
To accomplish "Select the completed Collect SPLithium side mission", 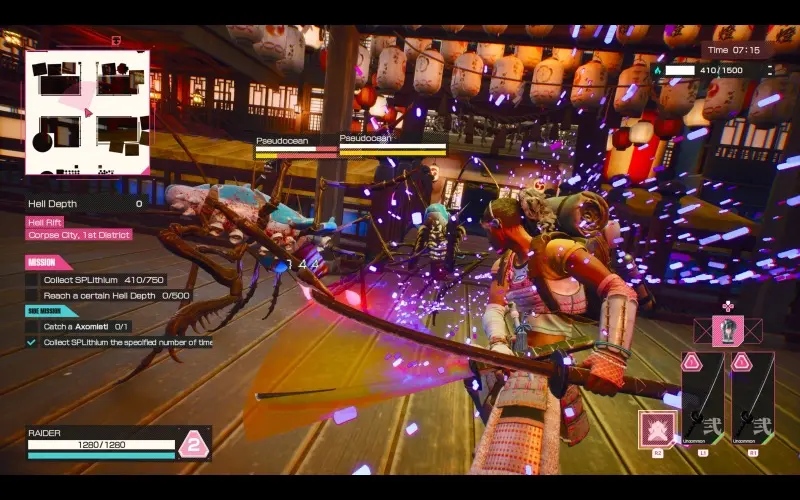I will 126,342.
